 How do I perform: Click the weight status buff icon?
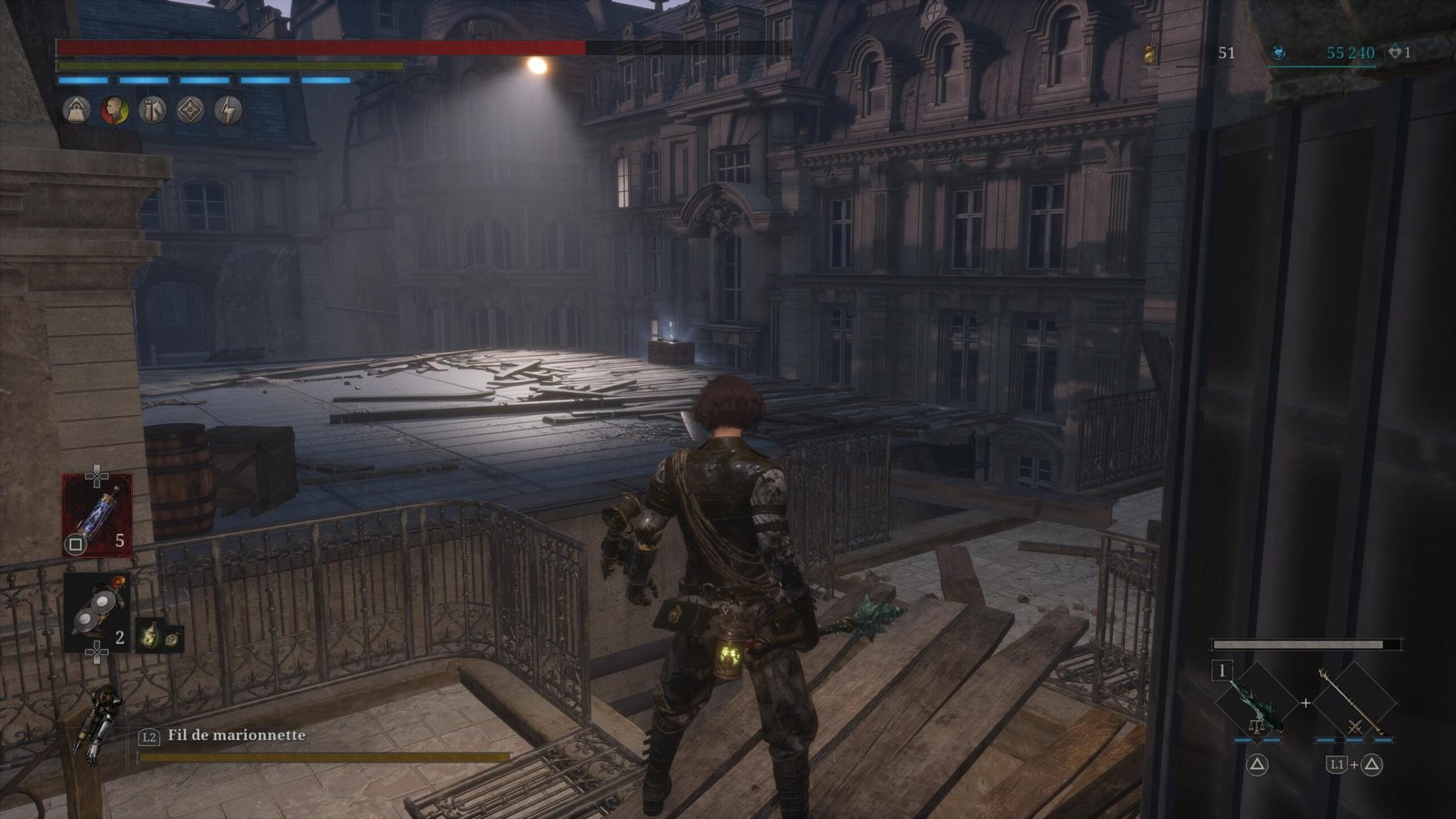(x=76, y=110)
